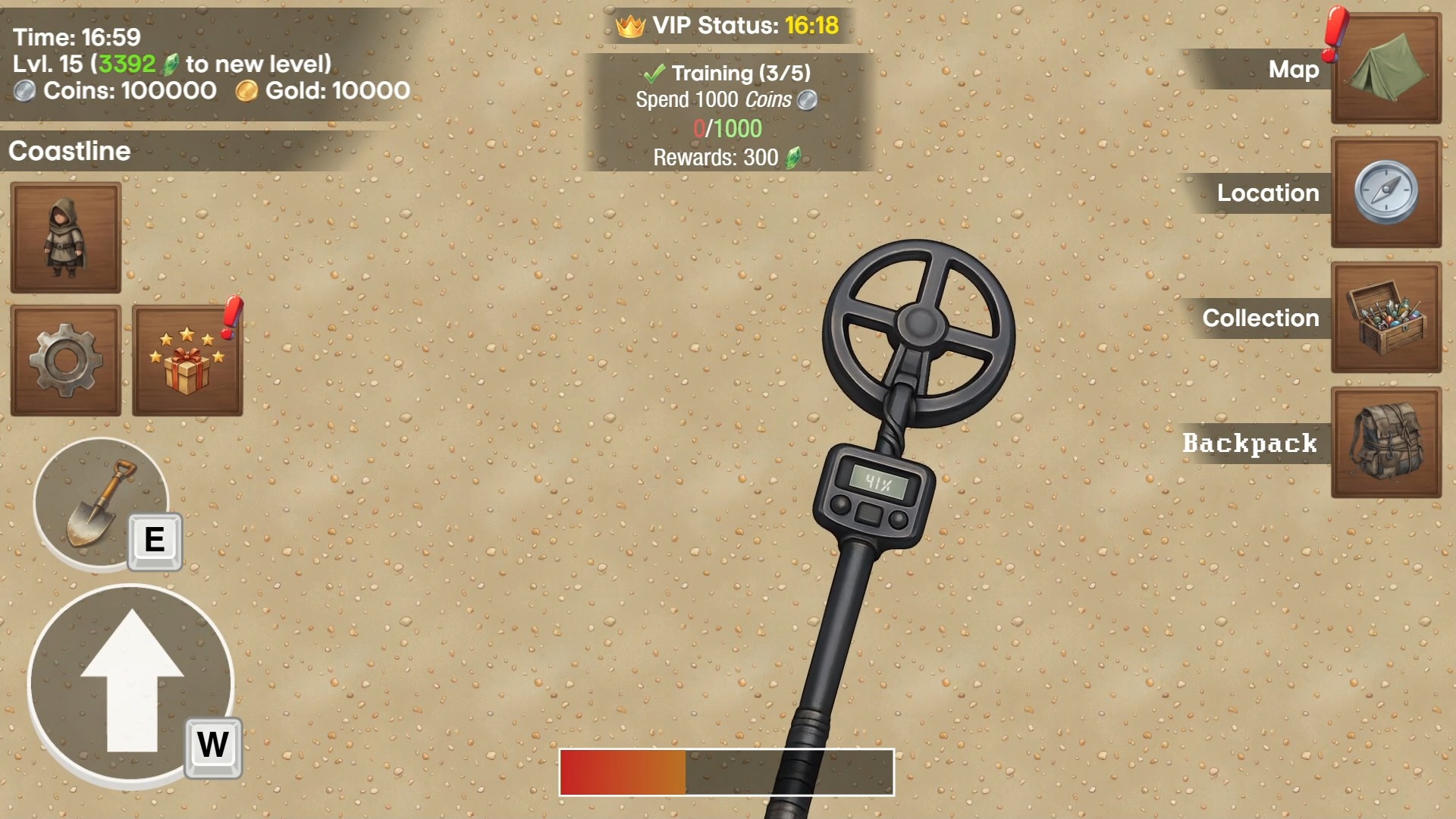Click the VIP Status crown banner
This screenshot has width=1456, height=819.
click(726, 24)
